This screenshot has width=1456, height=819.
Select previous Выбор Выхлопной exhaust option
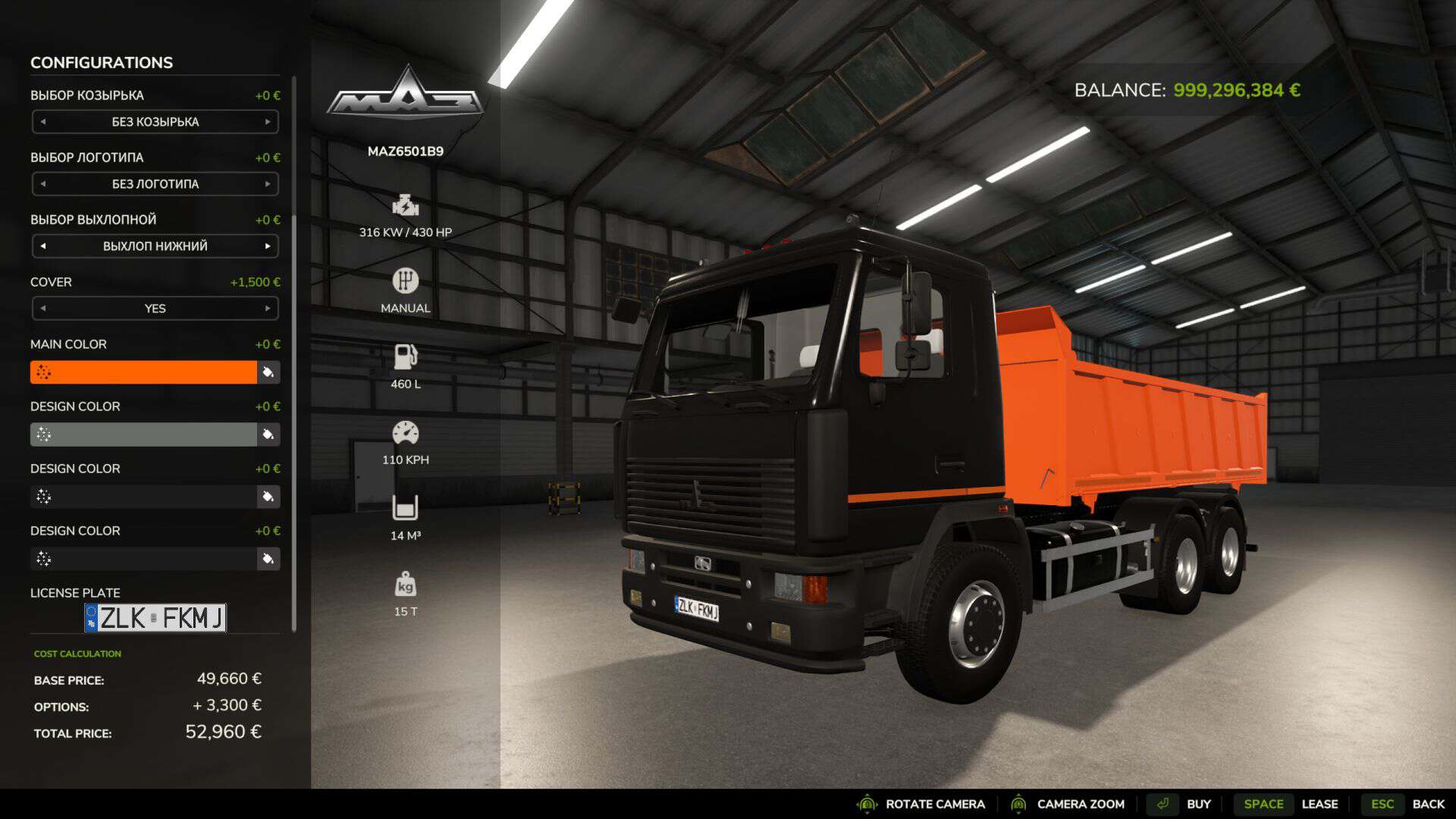click(43, 246)
